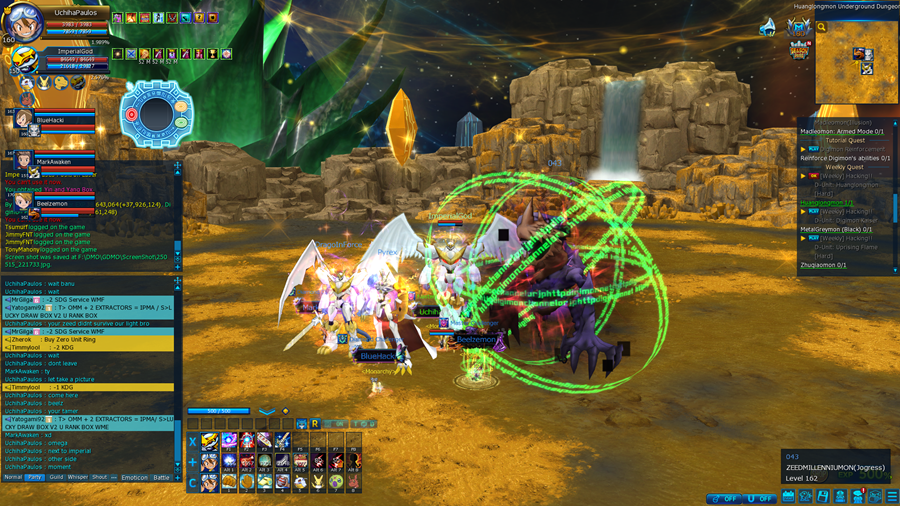Screen dimensions: 900x506
Task: Switch chat to Shout
Action: (100, 477)
